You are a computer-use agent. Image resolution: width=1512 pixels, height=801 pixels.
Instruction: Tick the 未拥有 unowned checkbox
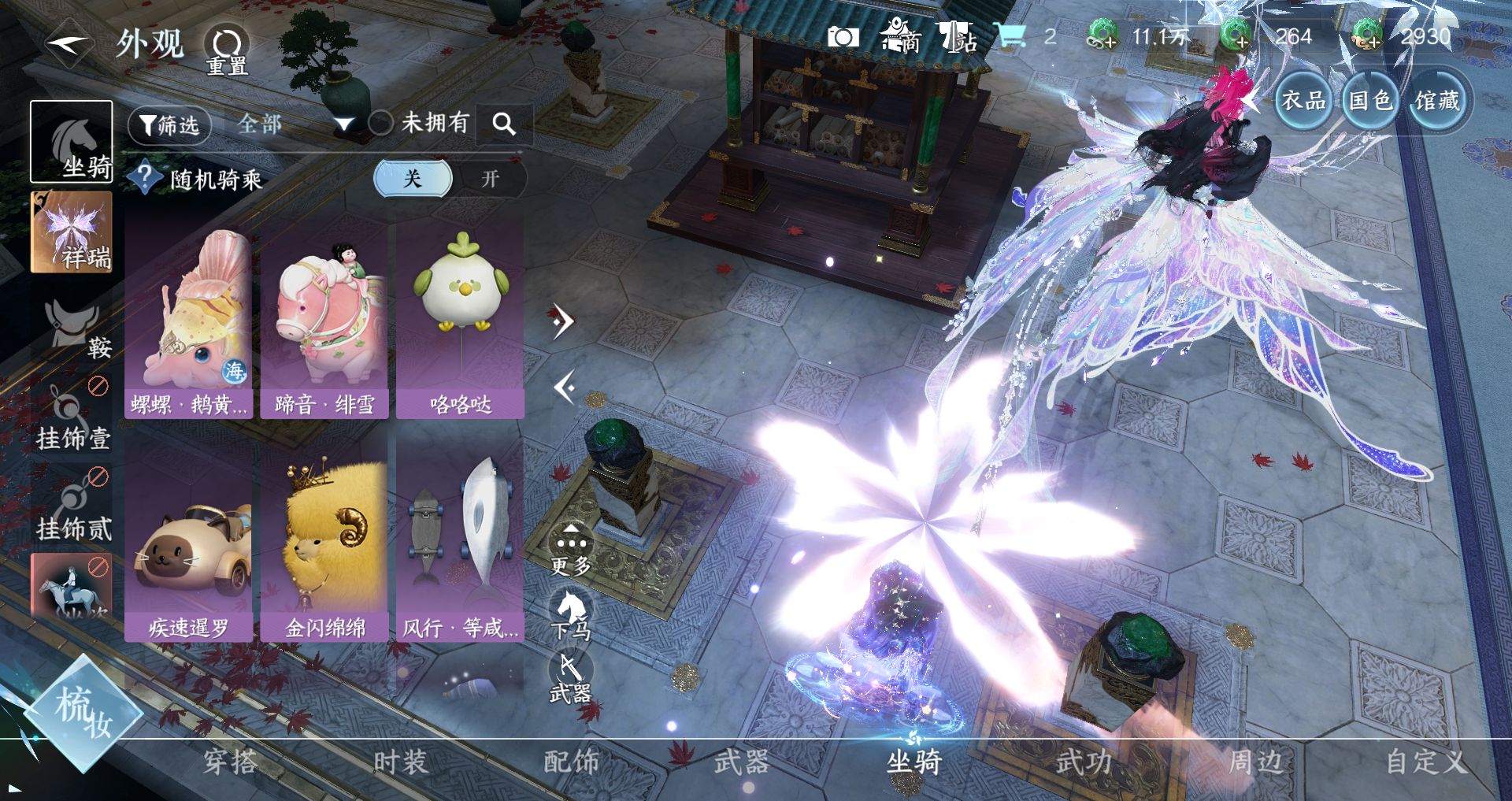380,123
